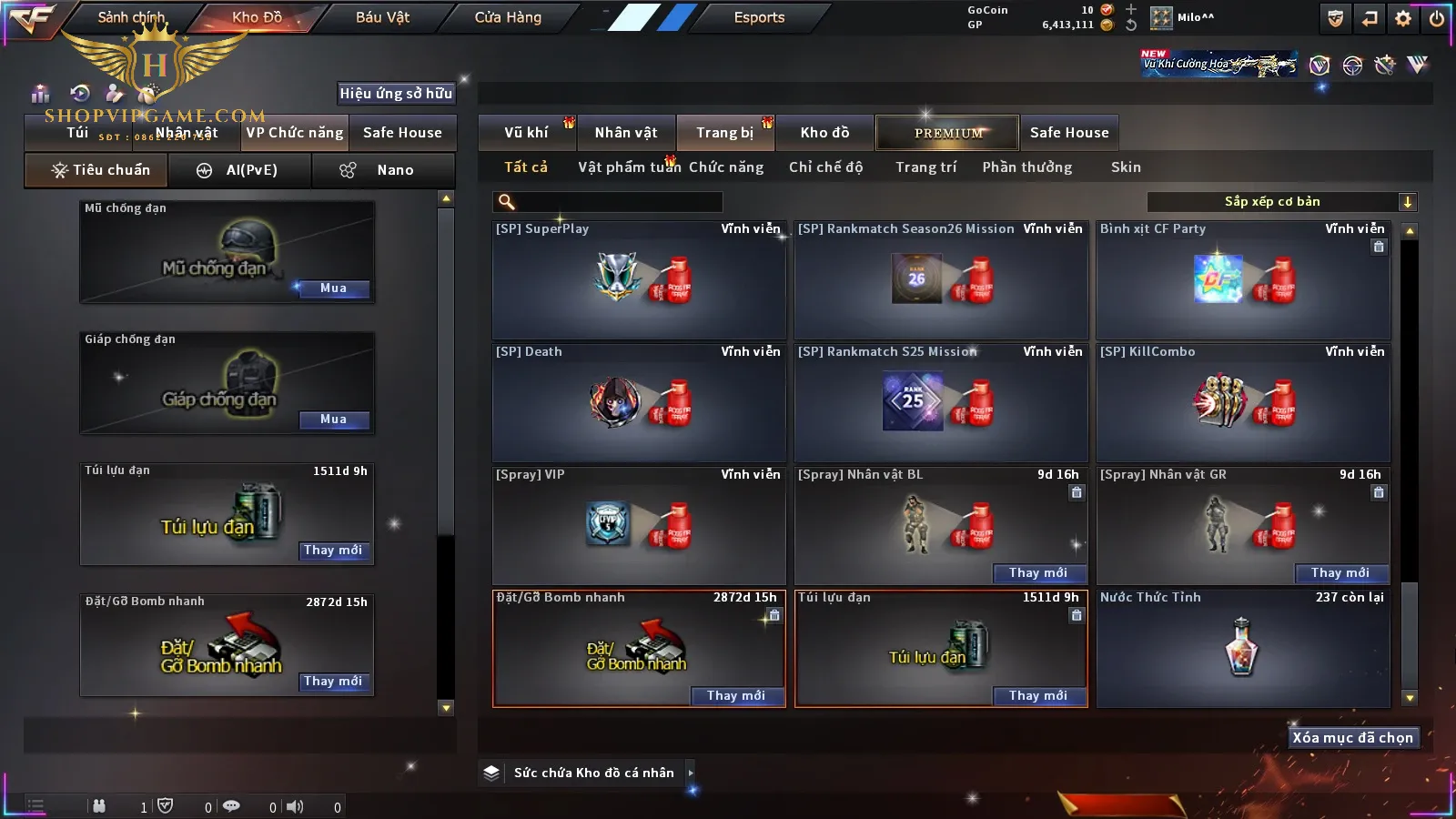1456x819 pixels.
Task: Click Xóa mục đã chọn button
Action: (1352, 738)
